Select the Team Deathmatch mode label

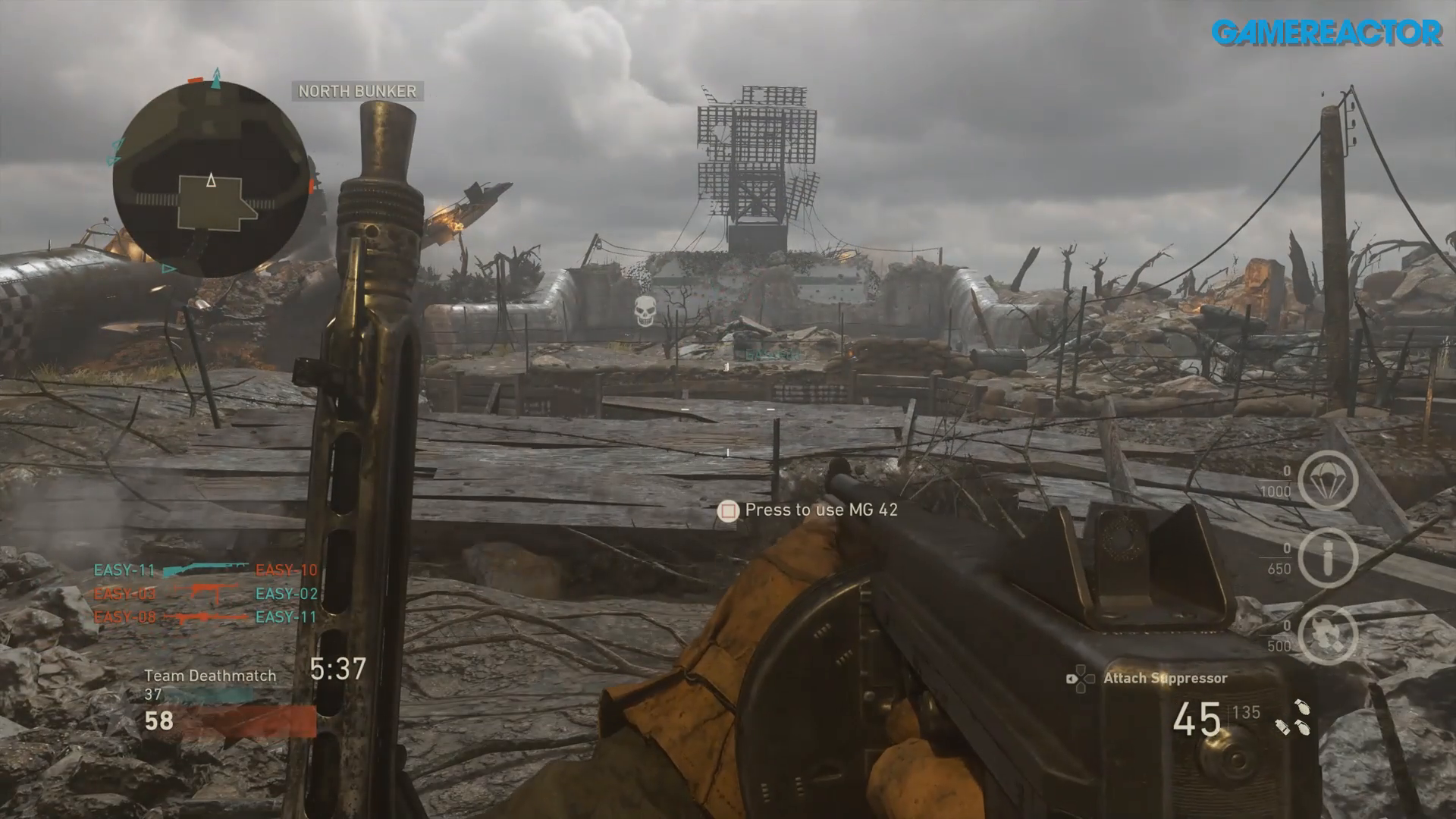211,675
